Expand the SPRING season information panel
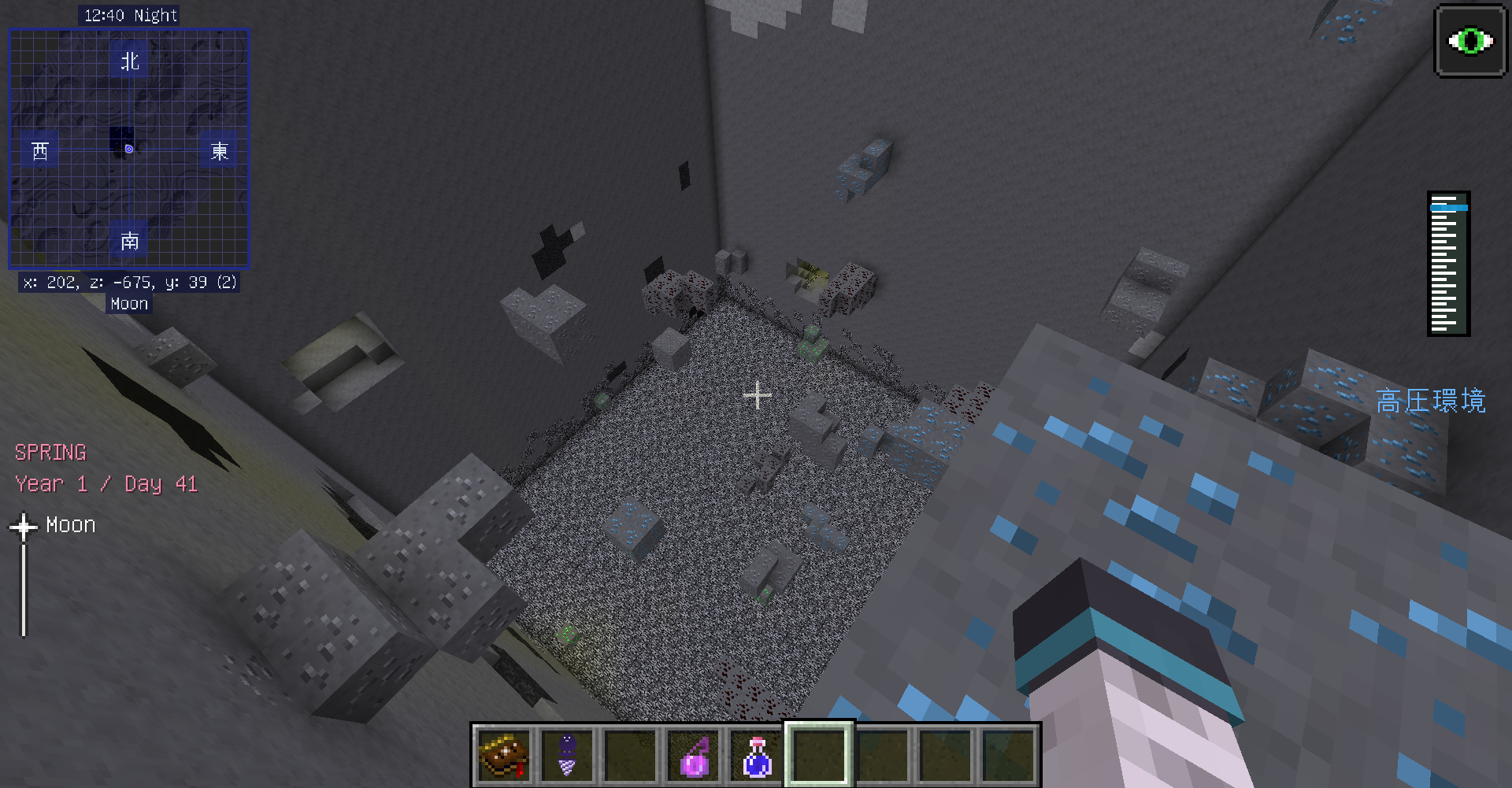Image resolution: width=1512 pixels, height=788 pixels. (x=50, y=452)
